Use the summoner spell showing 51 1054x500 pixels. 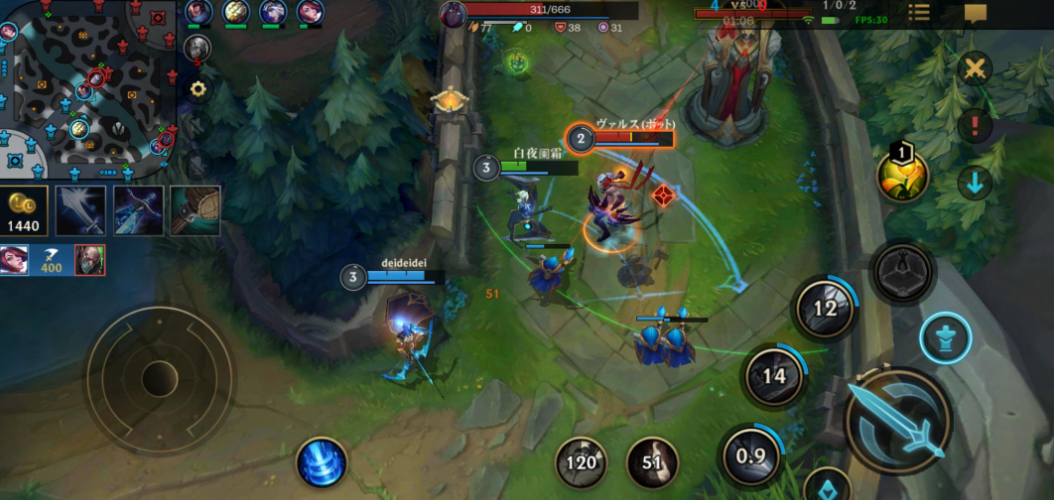tap(652, 462)
